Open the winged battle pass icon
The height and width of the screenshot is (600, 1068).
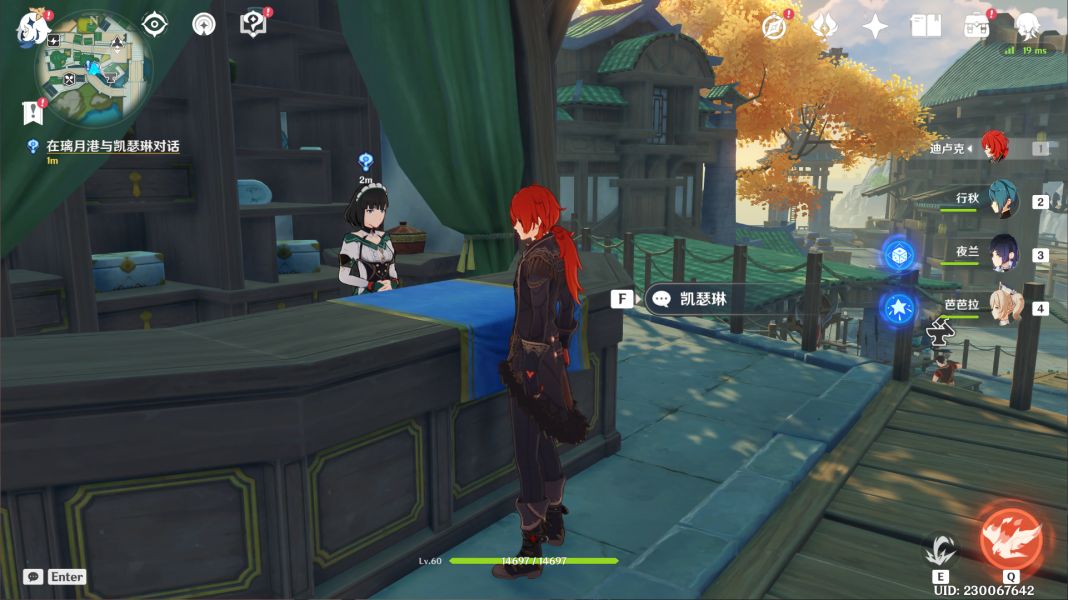(824, 27)
